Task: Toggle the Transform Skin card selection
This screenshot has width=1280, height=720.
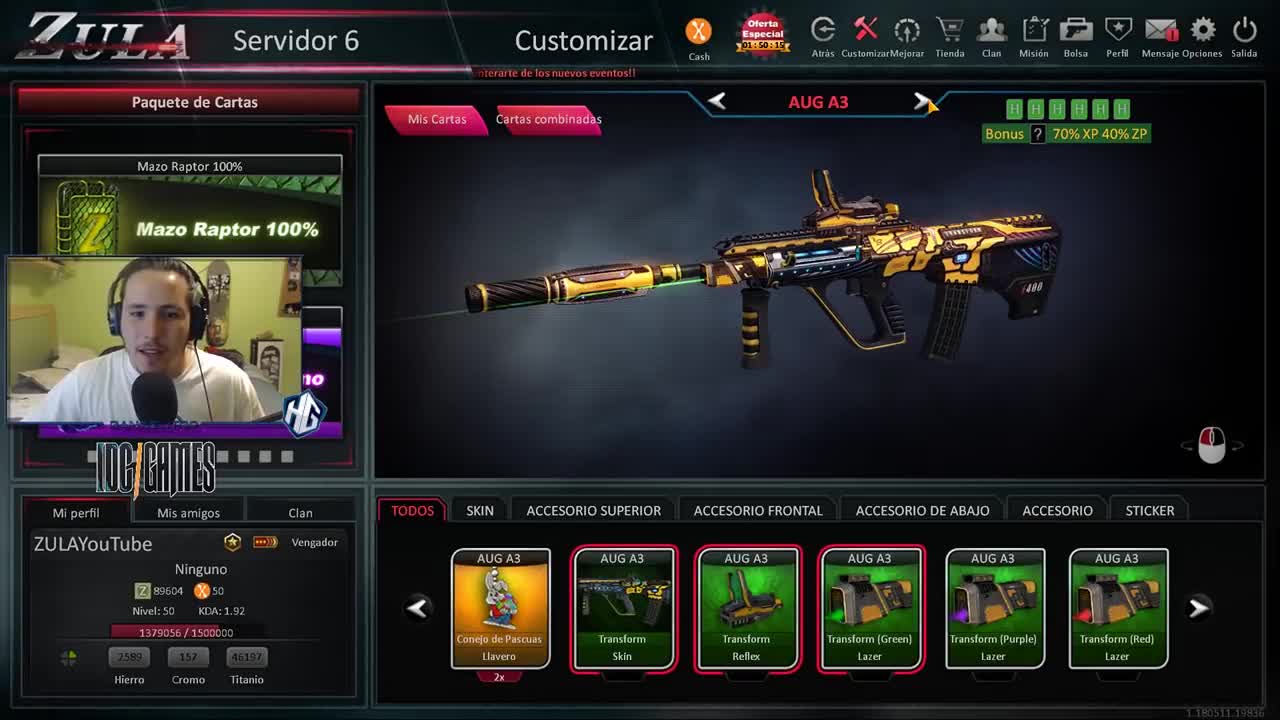Action: pos(623,608)
